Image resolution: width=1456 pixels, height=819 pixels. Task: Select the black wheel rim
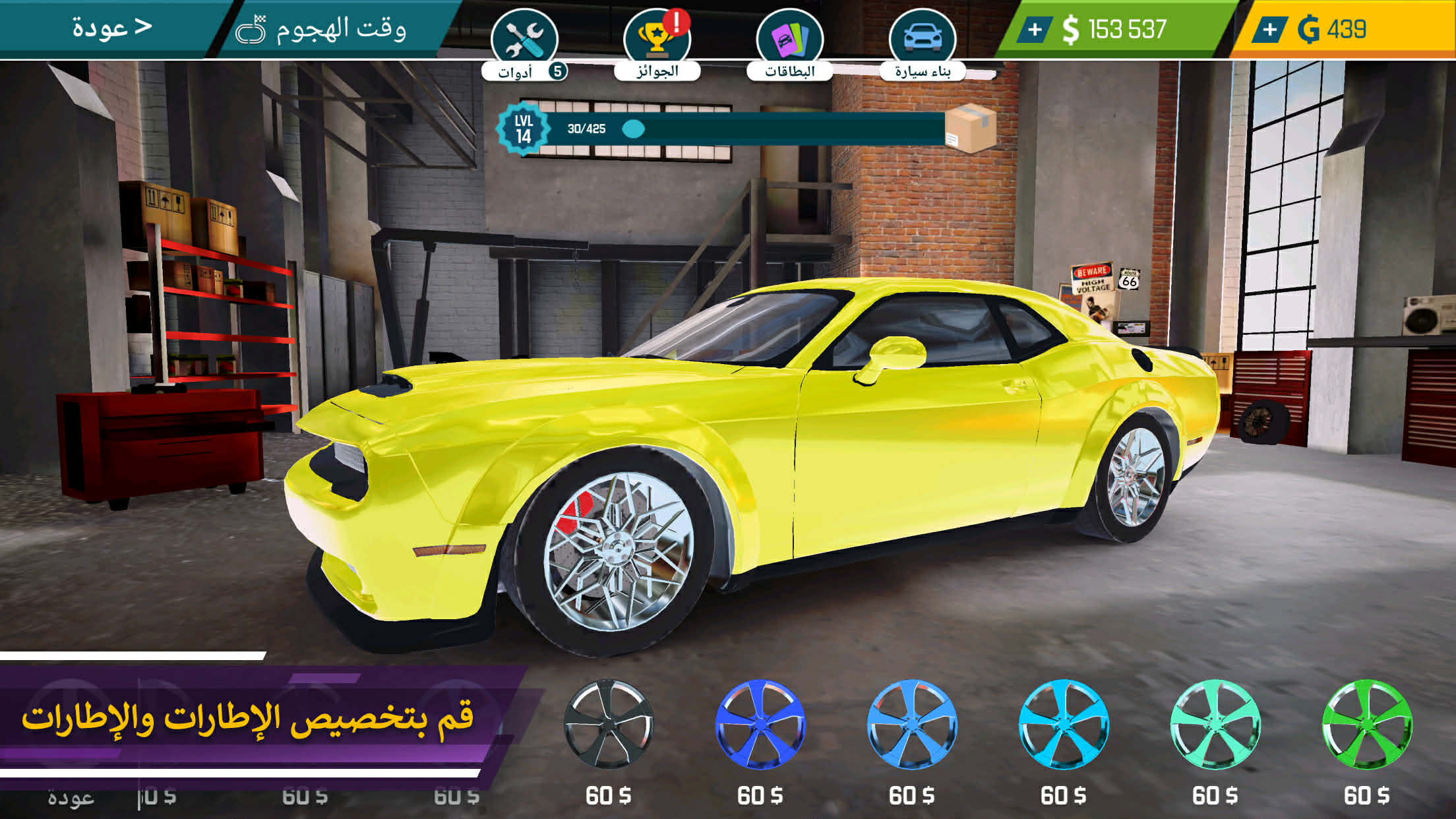(608, 724)
